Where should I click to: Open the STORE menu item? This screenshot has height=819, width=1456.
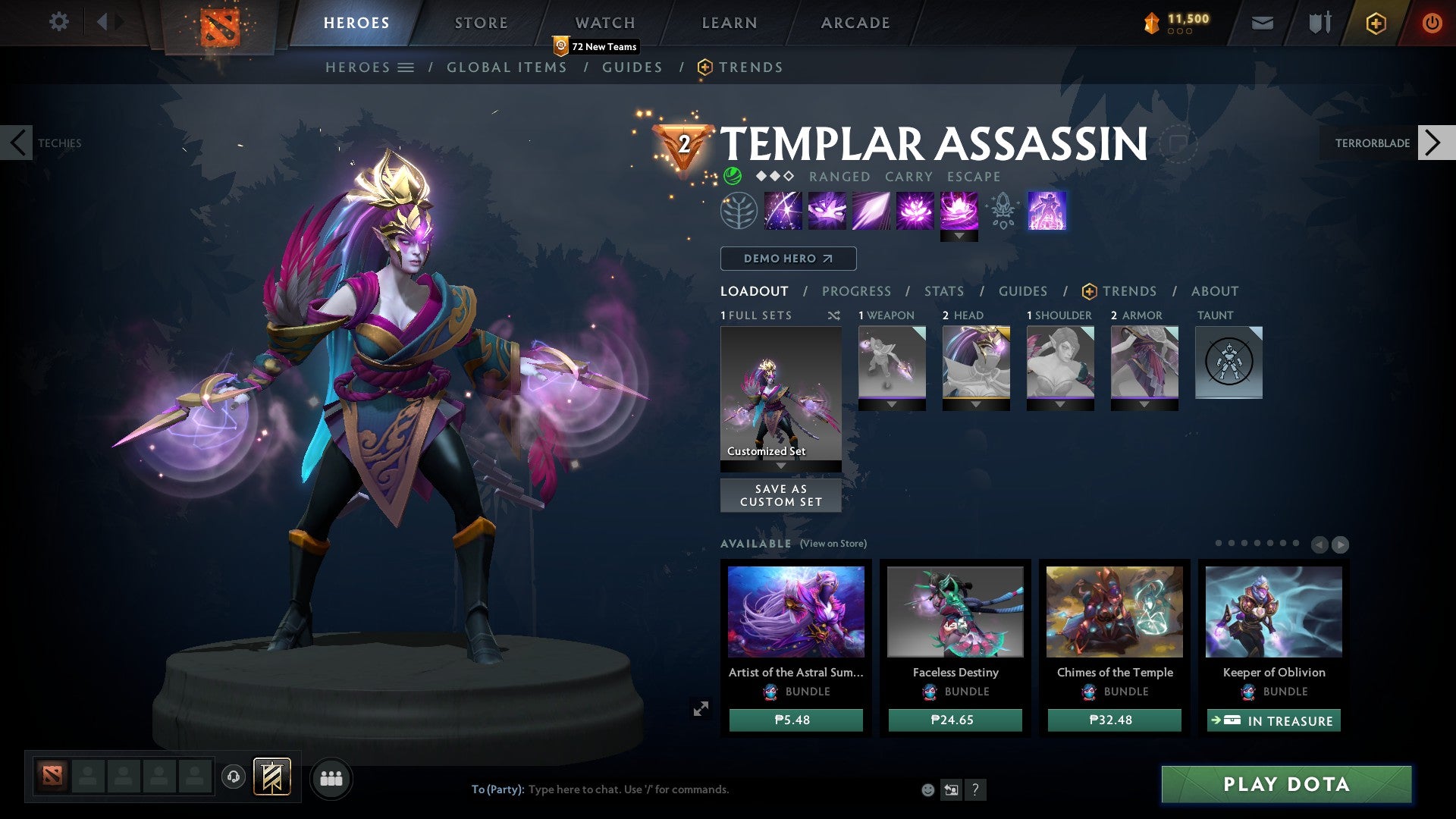481,22
